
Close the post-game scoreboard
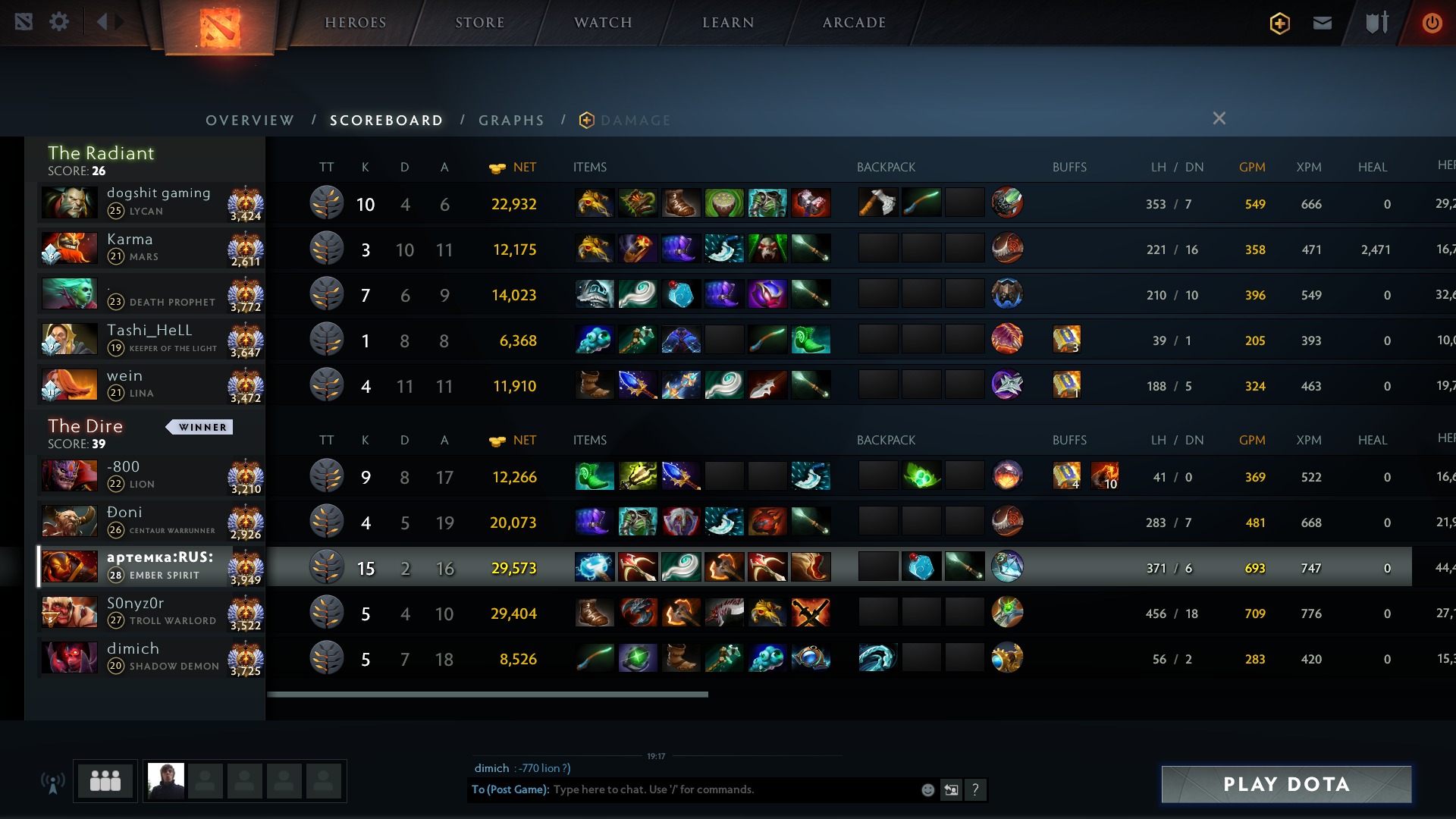1219,118
